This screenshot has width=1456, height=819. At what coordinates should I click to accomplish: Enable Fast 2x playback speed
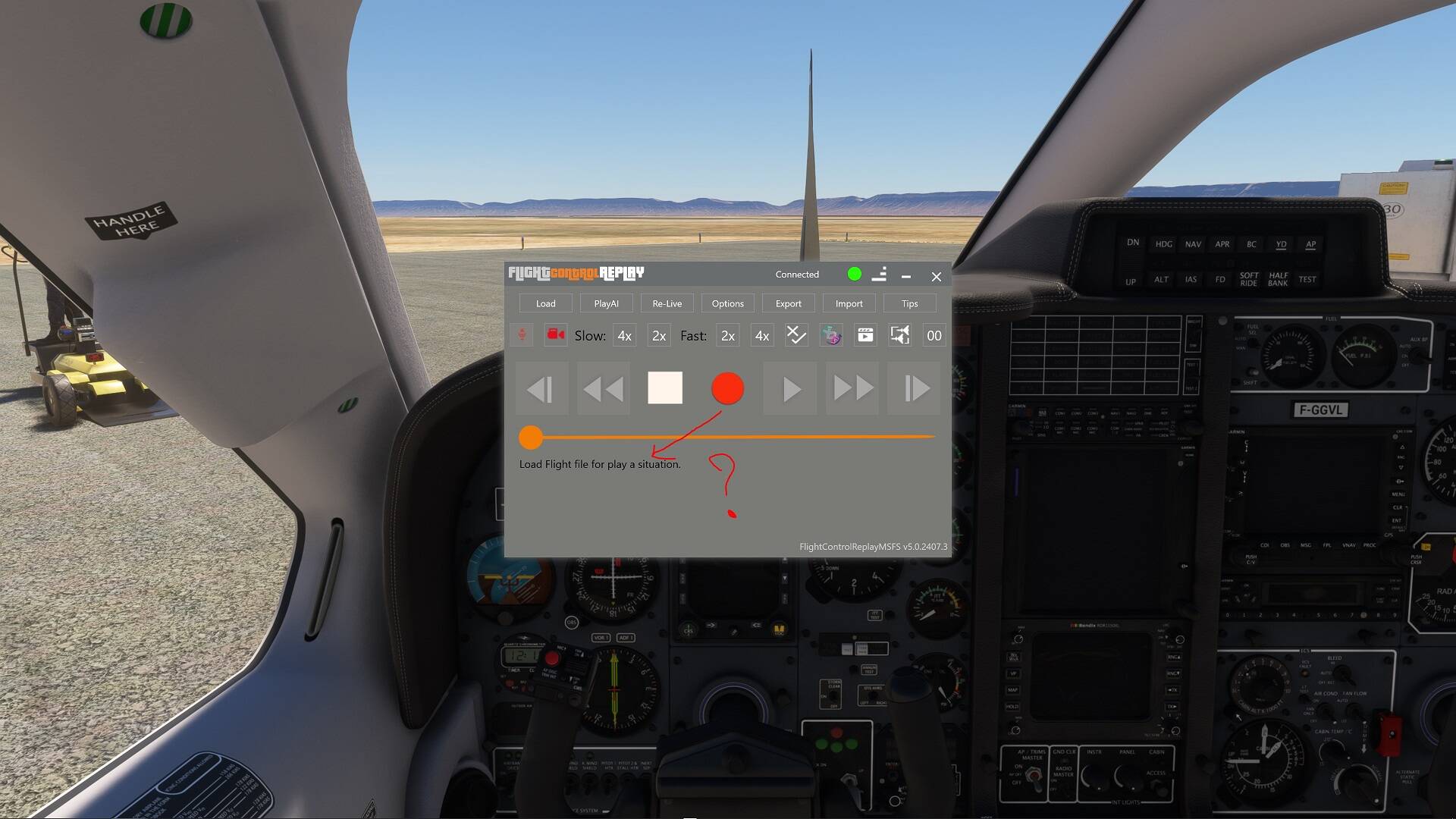click(726, 335)
